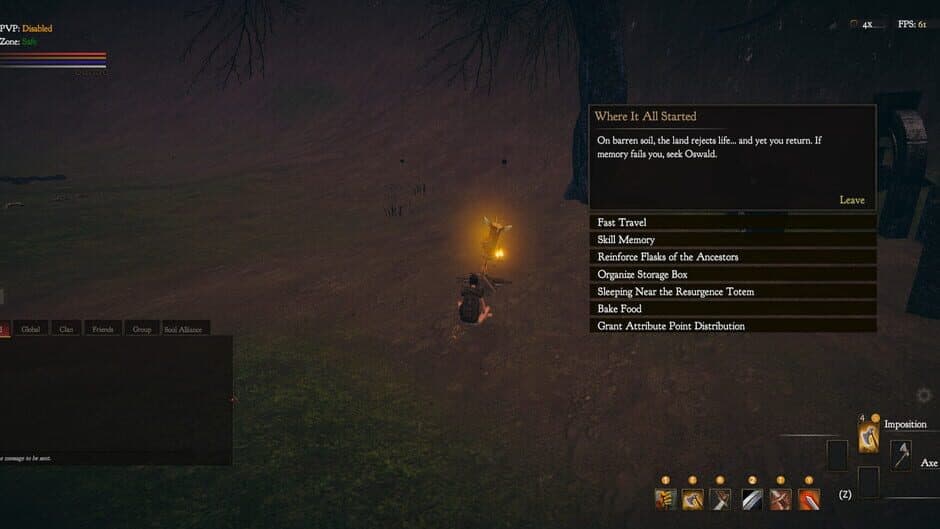Open Grant Attribute Point Distribution
Image resolution: width=940 pixels, height=529 pixels.
click(x=732, y=326)
